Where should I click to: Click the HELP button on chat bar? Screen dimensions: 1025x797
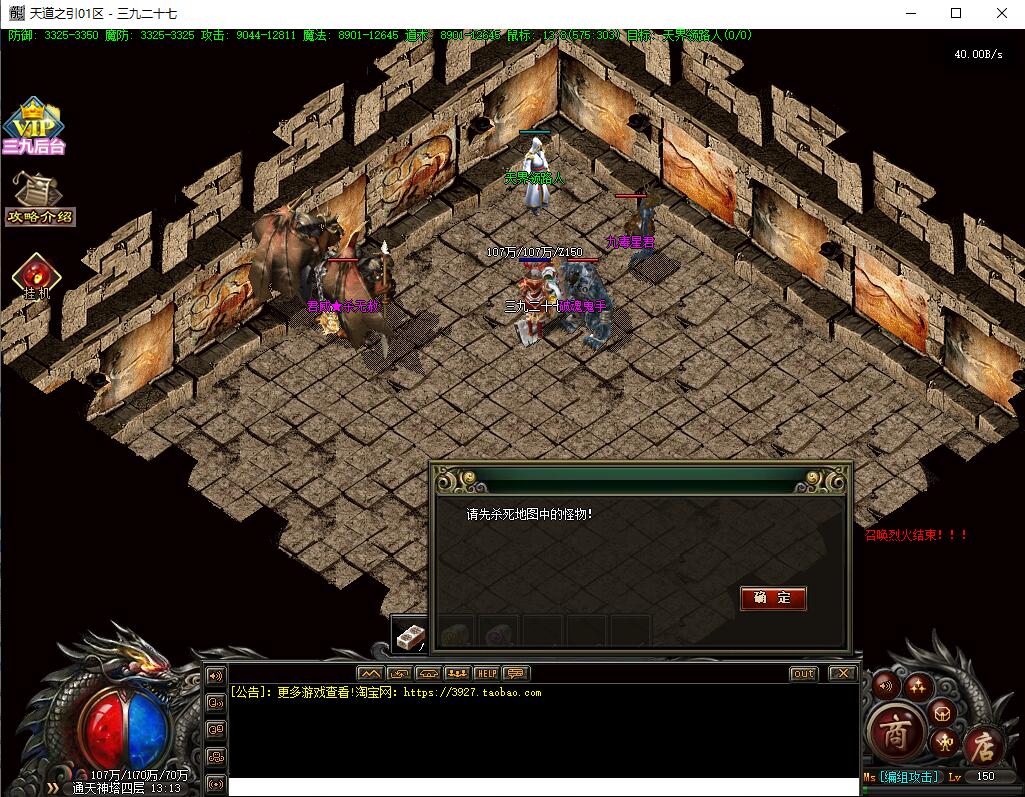tap(486, 673)
